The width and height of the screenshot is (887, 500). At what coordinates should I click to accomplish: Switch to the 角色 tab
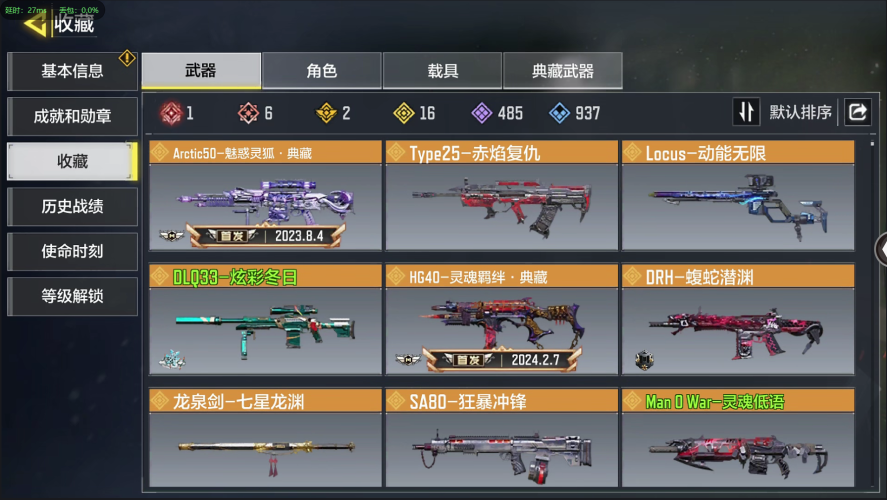tap(321, 71)
